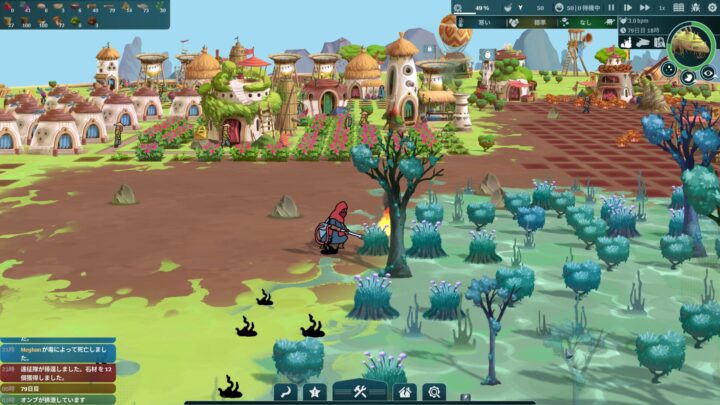Select the sickle harvest tool button
This screenshot has width=720, height=405.
[x=285, y=392]
